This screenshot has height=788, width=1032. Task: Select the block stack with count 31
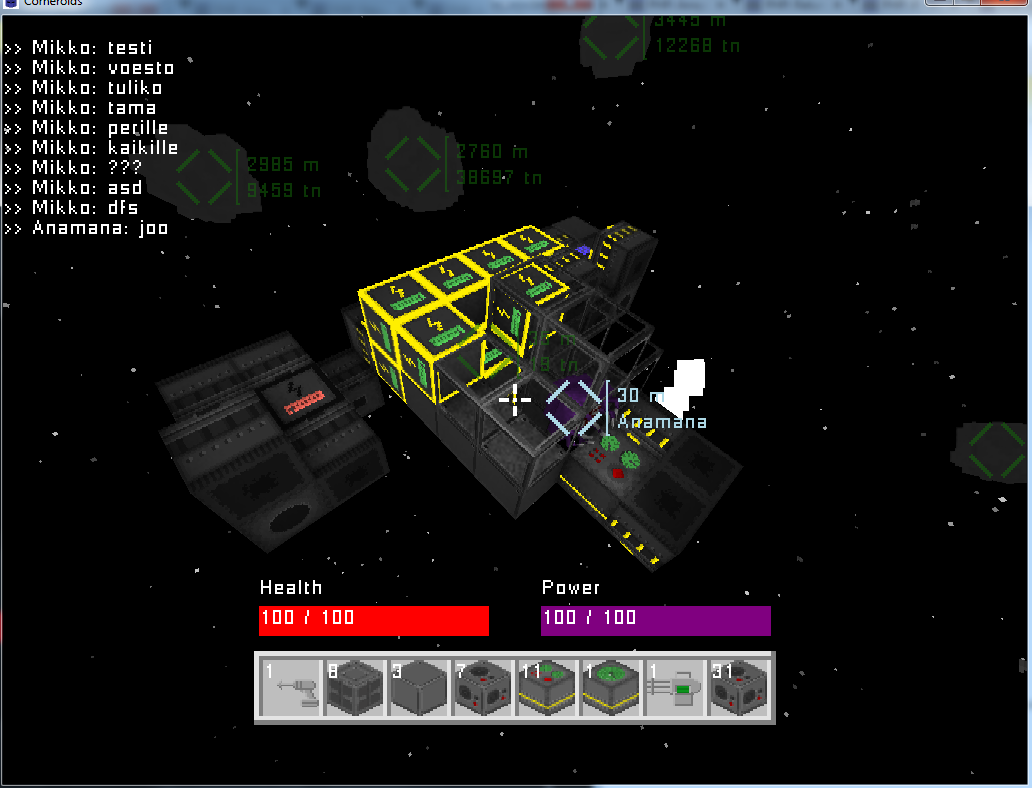(x=739, y=688)
